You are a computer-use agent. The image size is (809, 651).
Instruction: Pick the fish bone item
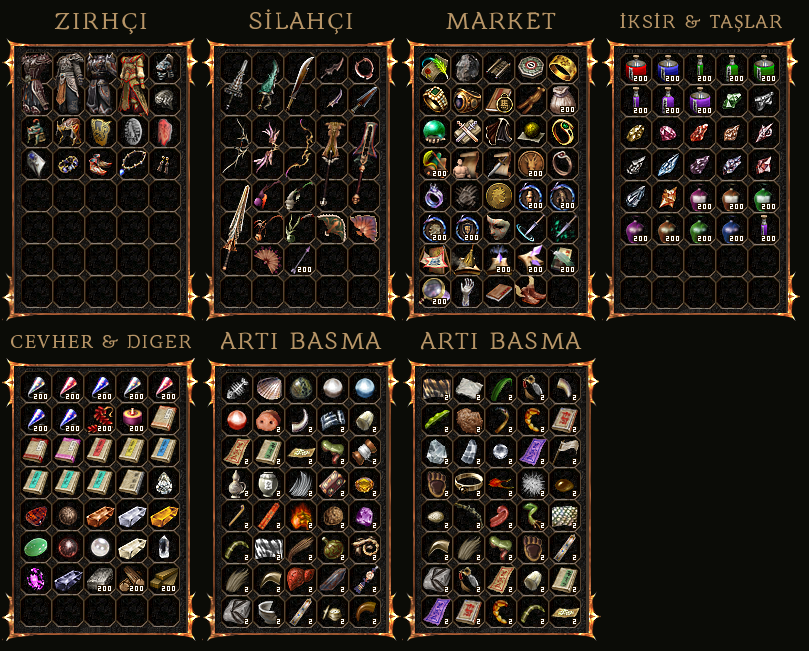(x=237, y=388)
